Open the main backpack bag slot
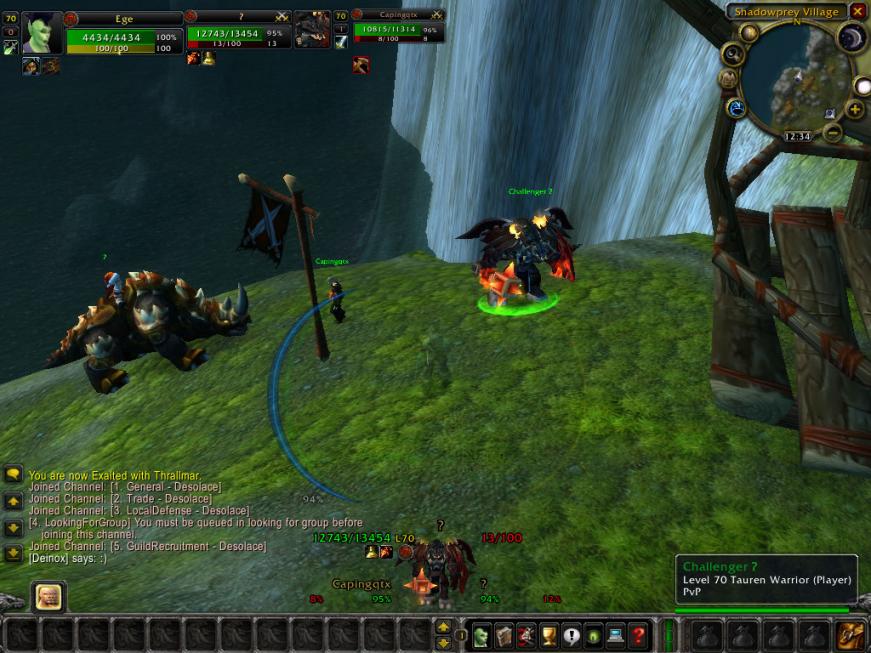Viewport: 871px width, 653px height. tap(851, 634)
